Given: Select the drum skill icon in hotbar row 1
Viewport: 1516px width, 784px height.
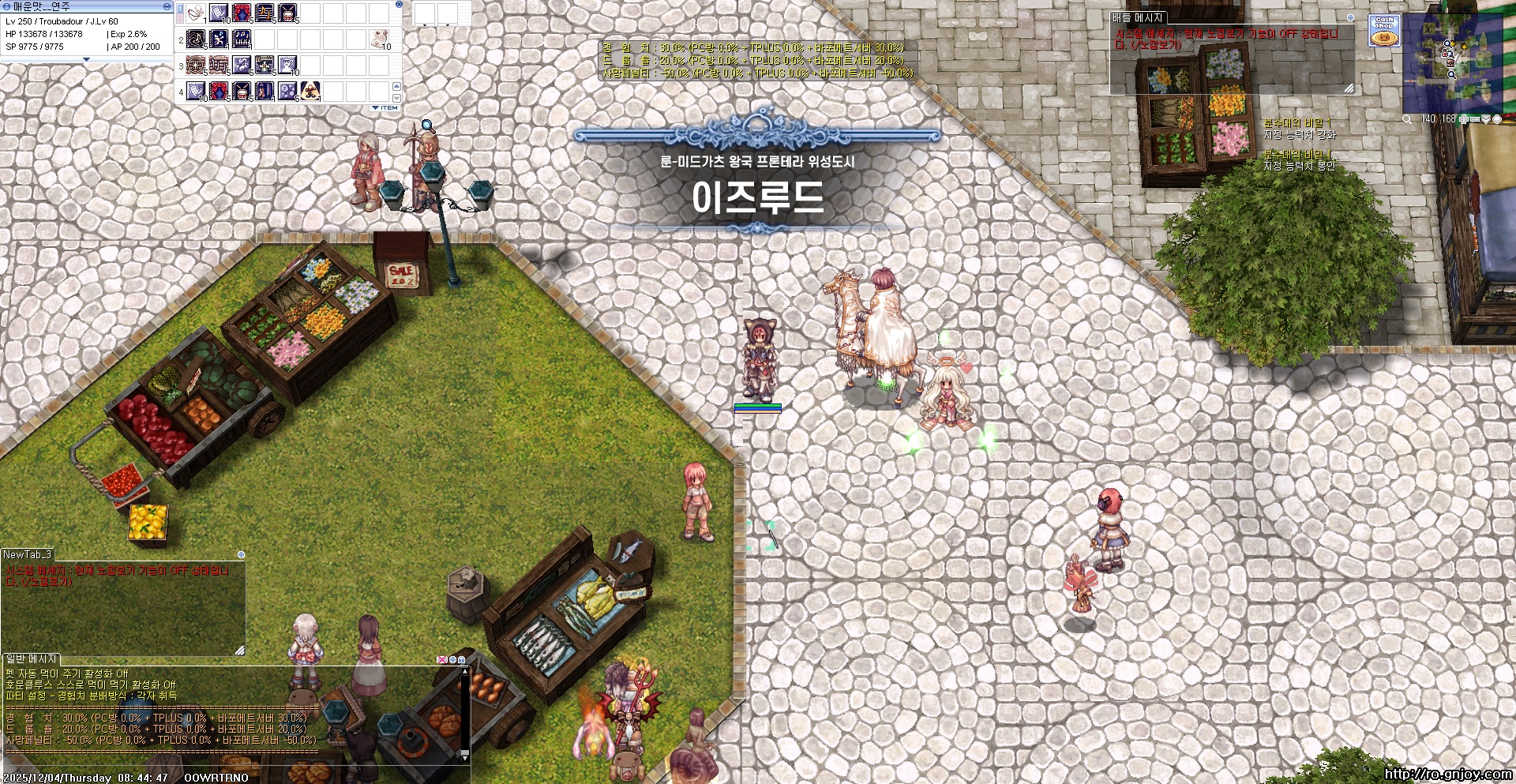Looking at the screenshot, I should point(288,13).
